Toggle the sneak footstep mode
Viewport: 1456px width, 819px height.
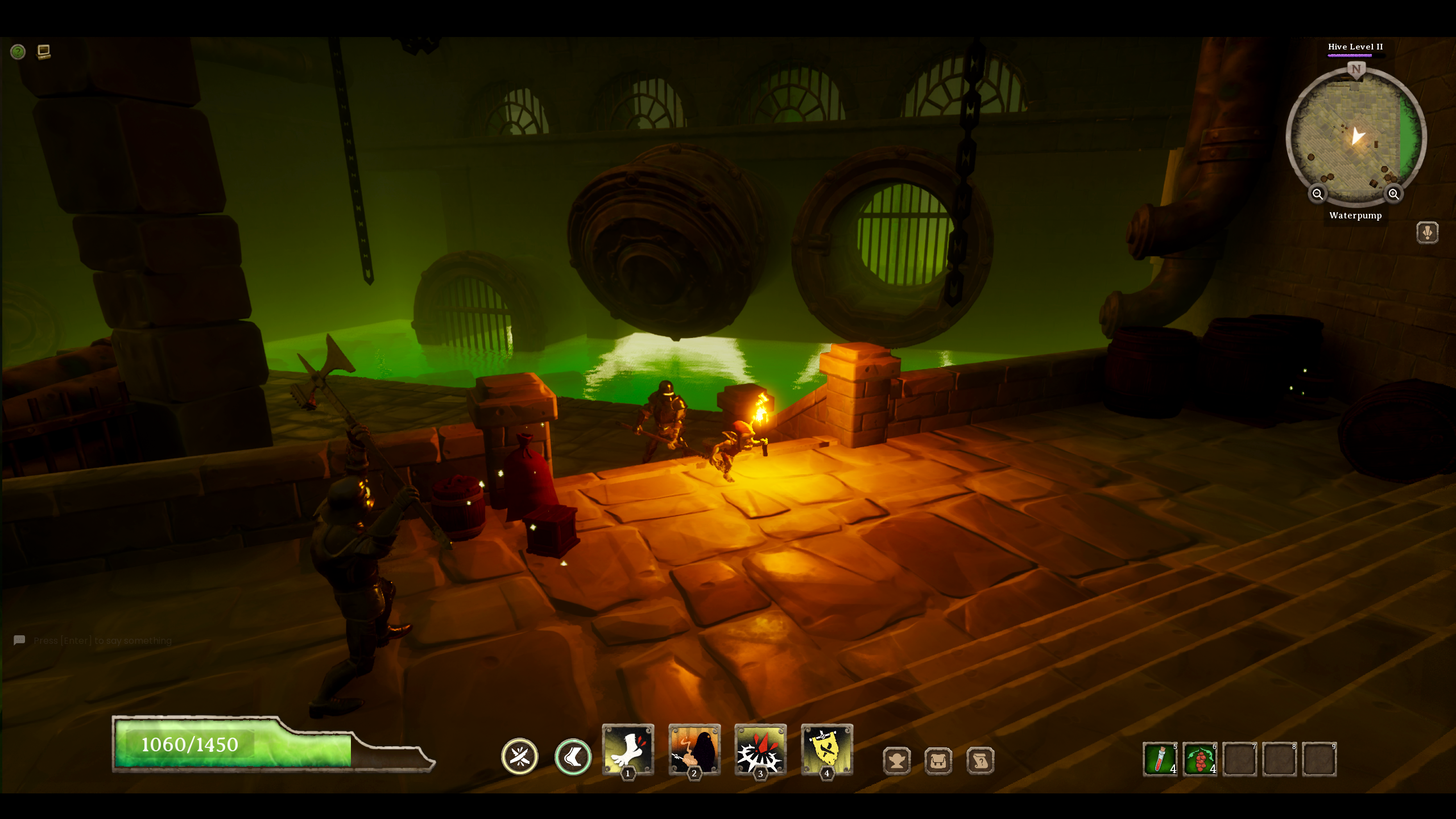coord(572,758)
